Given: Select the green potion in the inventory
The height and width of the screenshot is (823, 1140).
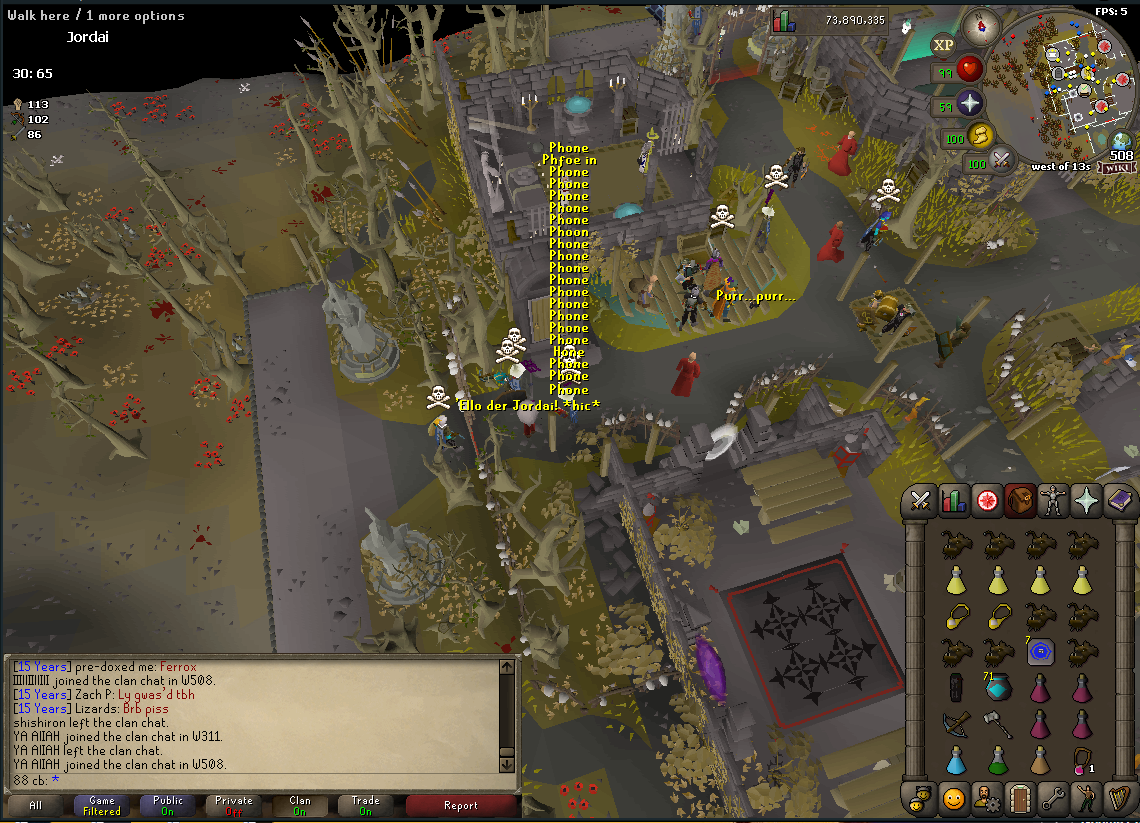Looking at the screenshot, I should click(998, 760).
